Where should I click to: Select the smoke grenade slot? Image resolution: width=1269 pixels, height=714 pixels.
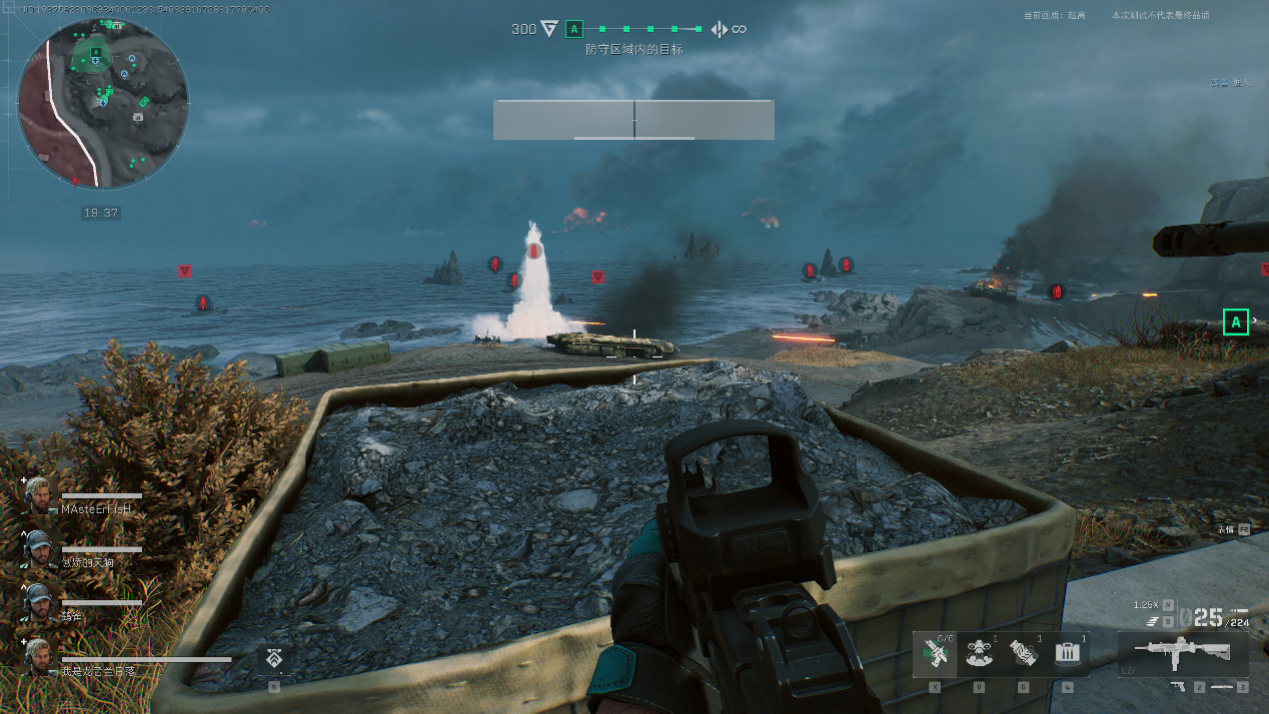[x=1023, y=654]
